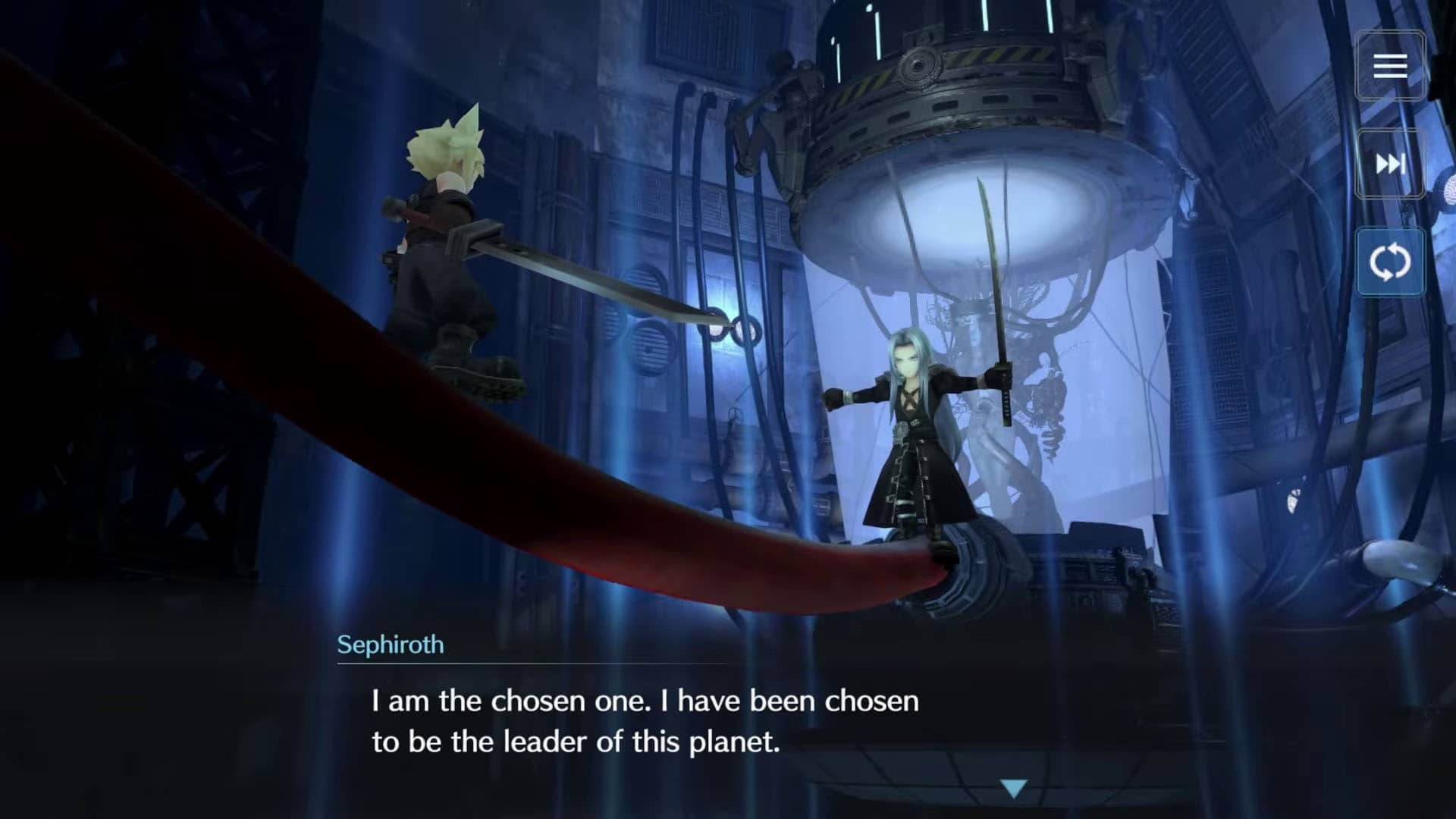Skip the cutscene with fast-forward icon
The width and height of the screenshot is (1456, 819).
[x=1390, y=165]
